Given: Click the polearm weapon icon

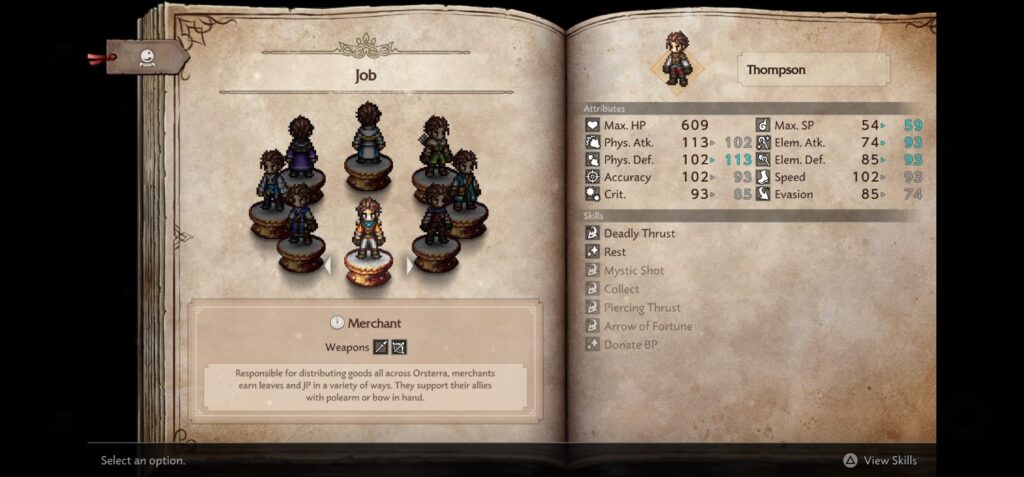Looking at the screenshot, I should (x=380, y=347).
